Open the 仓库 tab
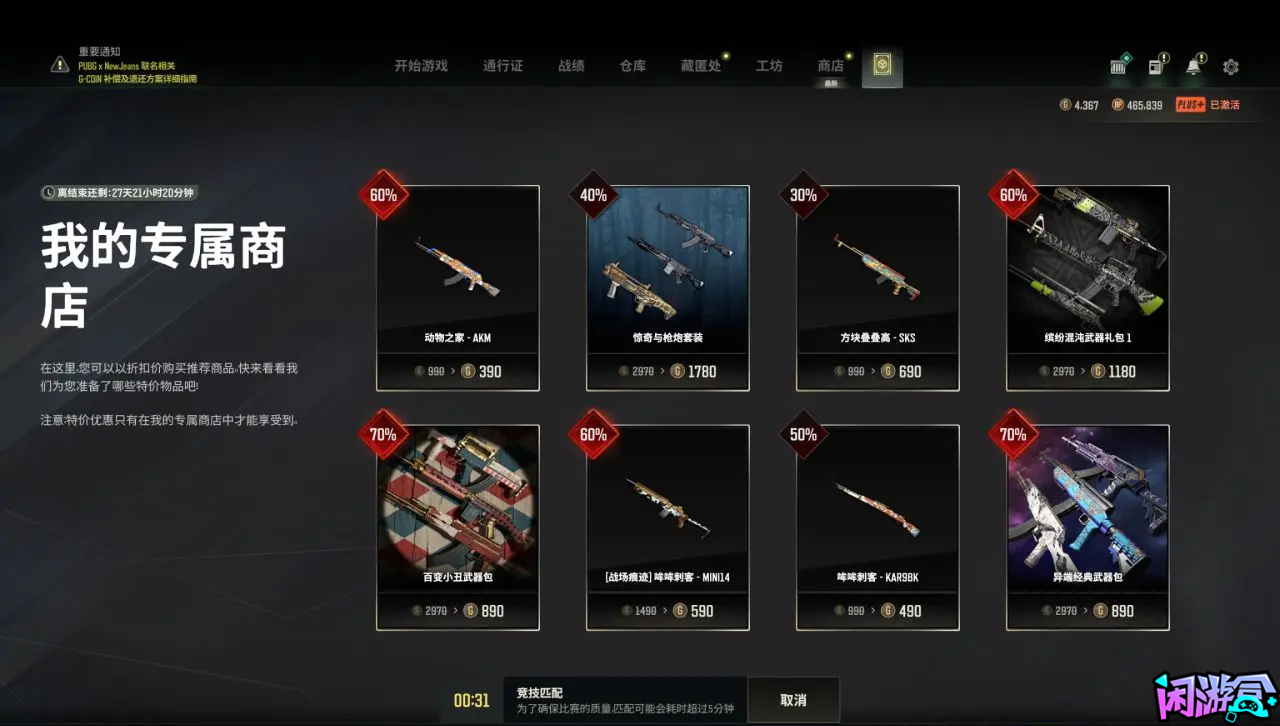Screen dimensions: 1280x726 632,66
